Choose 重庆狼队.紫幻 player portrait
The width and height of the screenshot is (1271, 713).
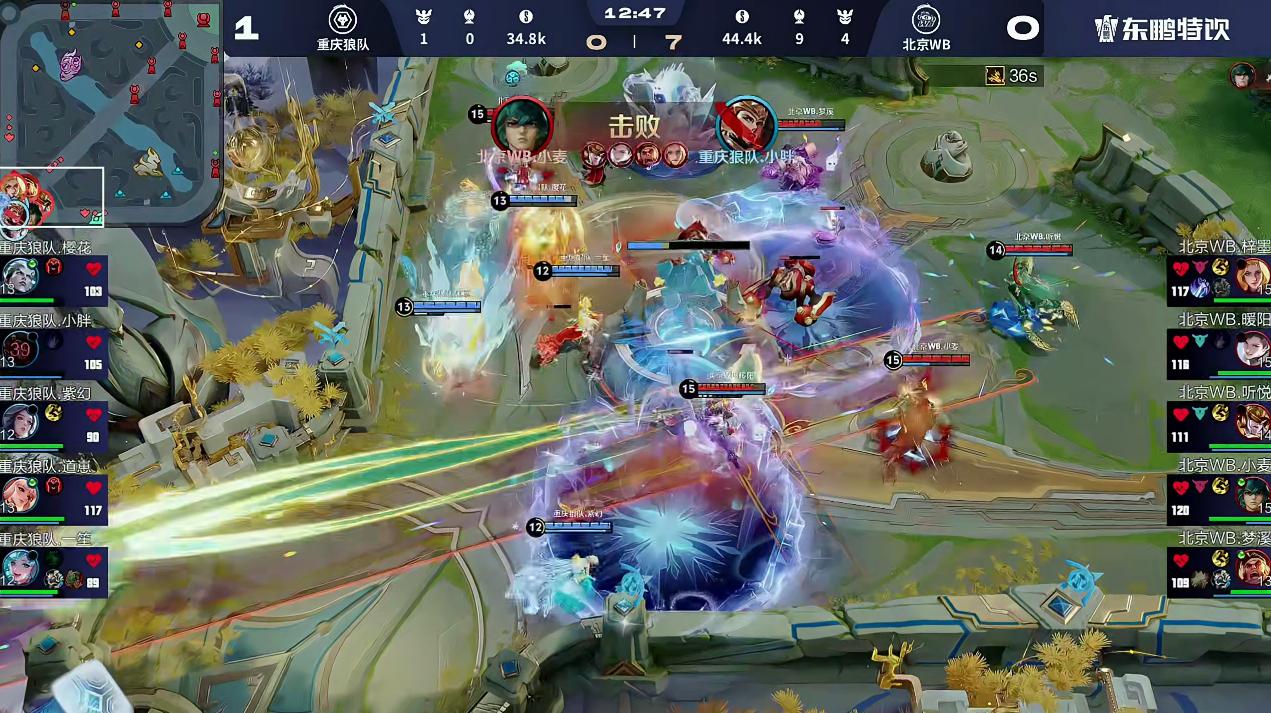click(20, 421)
